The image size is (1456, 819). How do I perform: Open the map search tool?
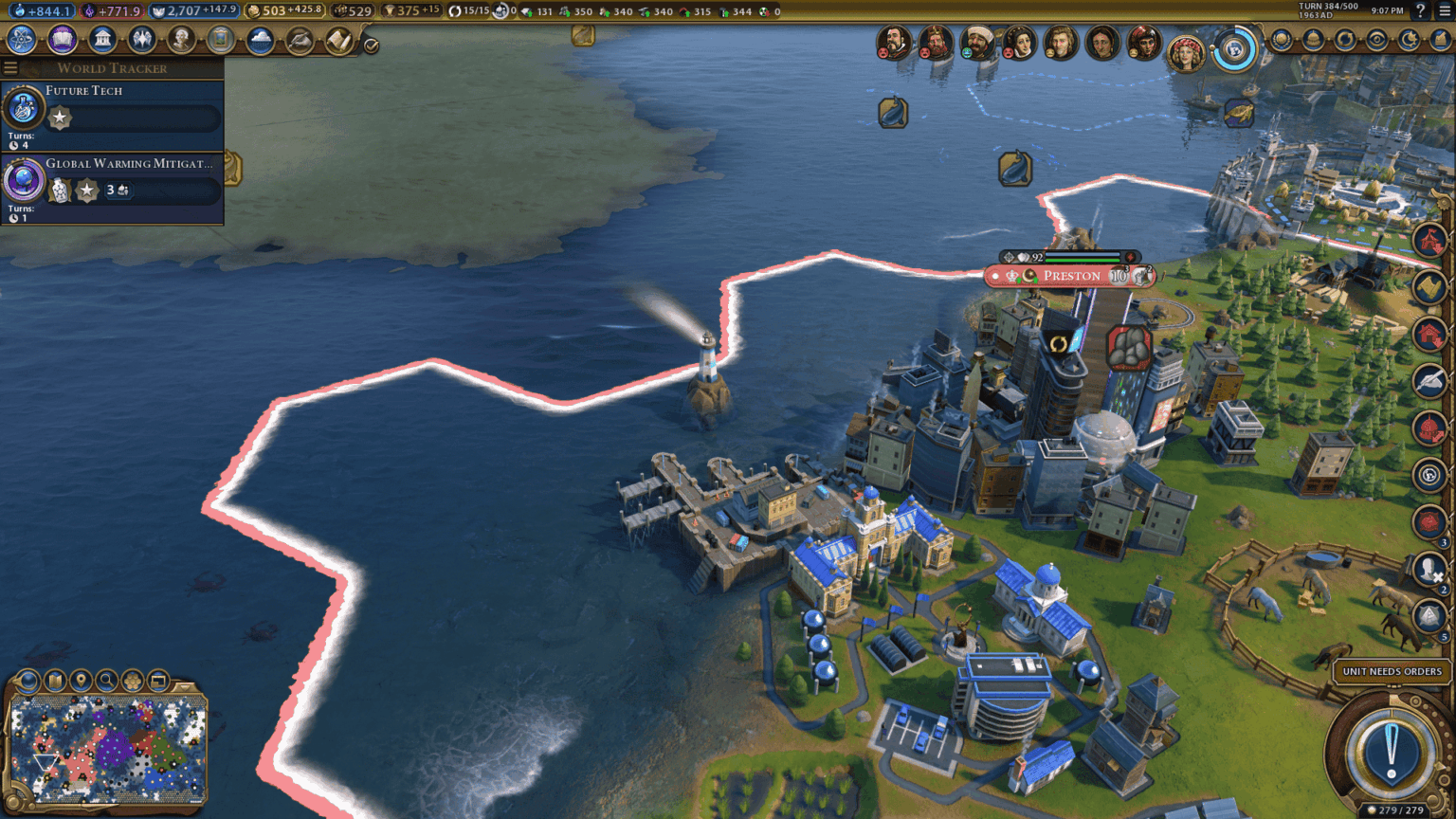pyautogui.click(x=107, y=681)
